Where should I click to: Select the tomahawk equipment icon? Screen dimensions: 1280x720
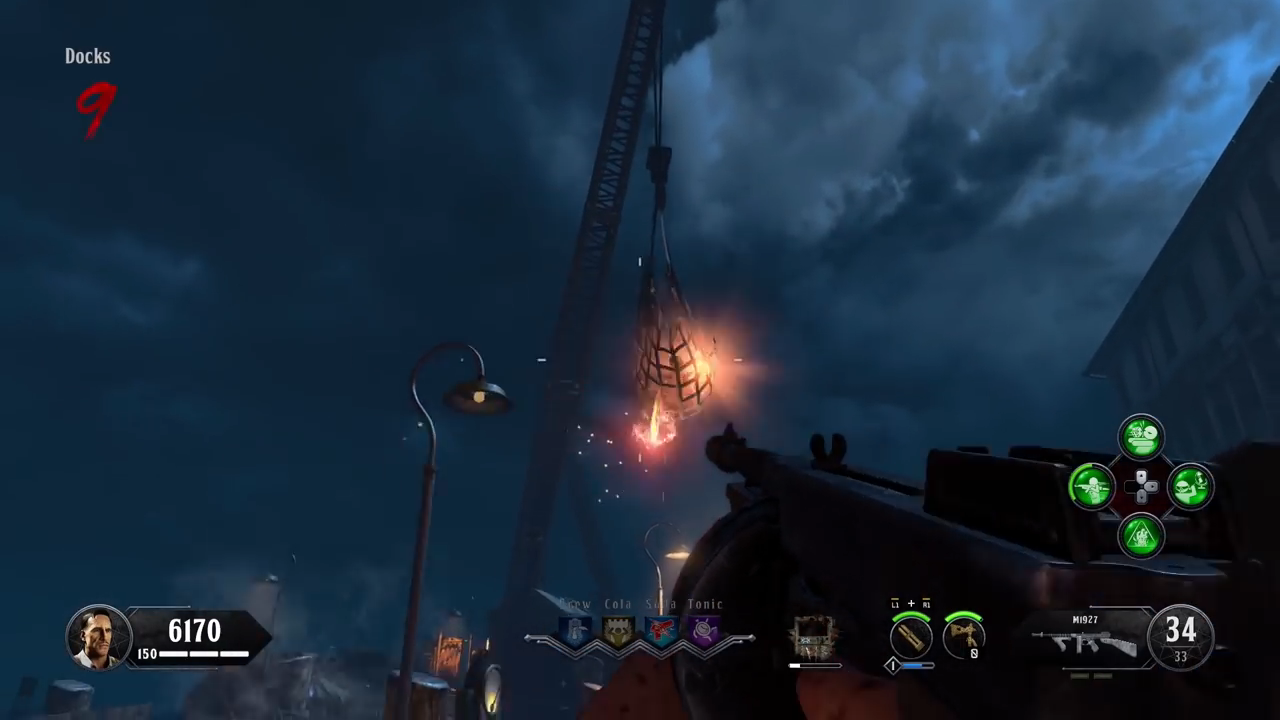coord(963,637)
